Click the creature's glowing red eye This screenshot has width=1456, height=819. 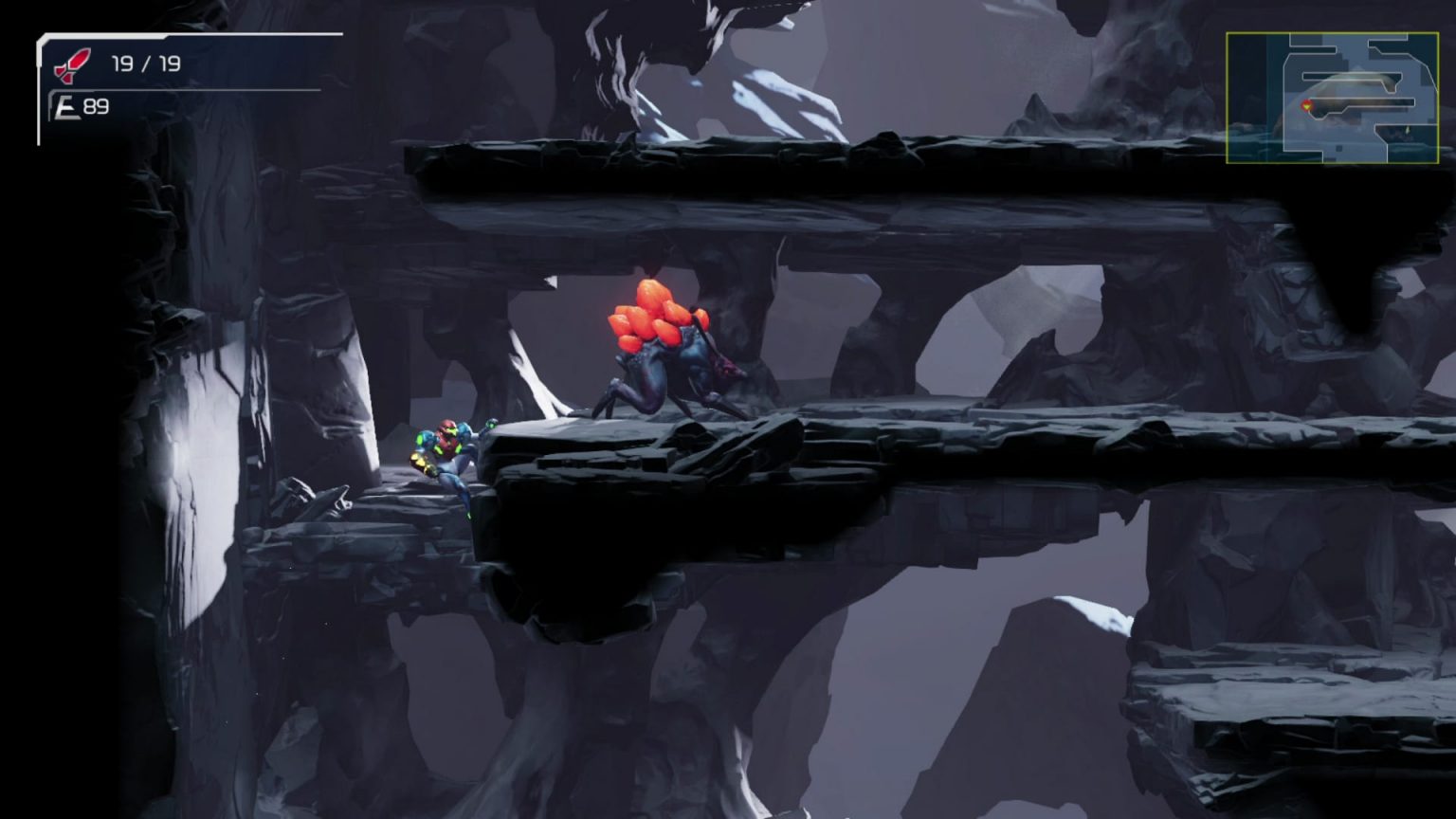[726, 371]
